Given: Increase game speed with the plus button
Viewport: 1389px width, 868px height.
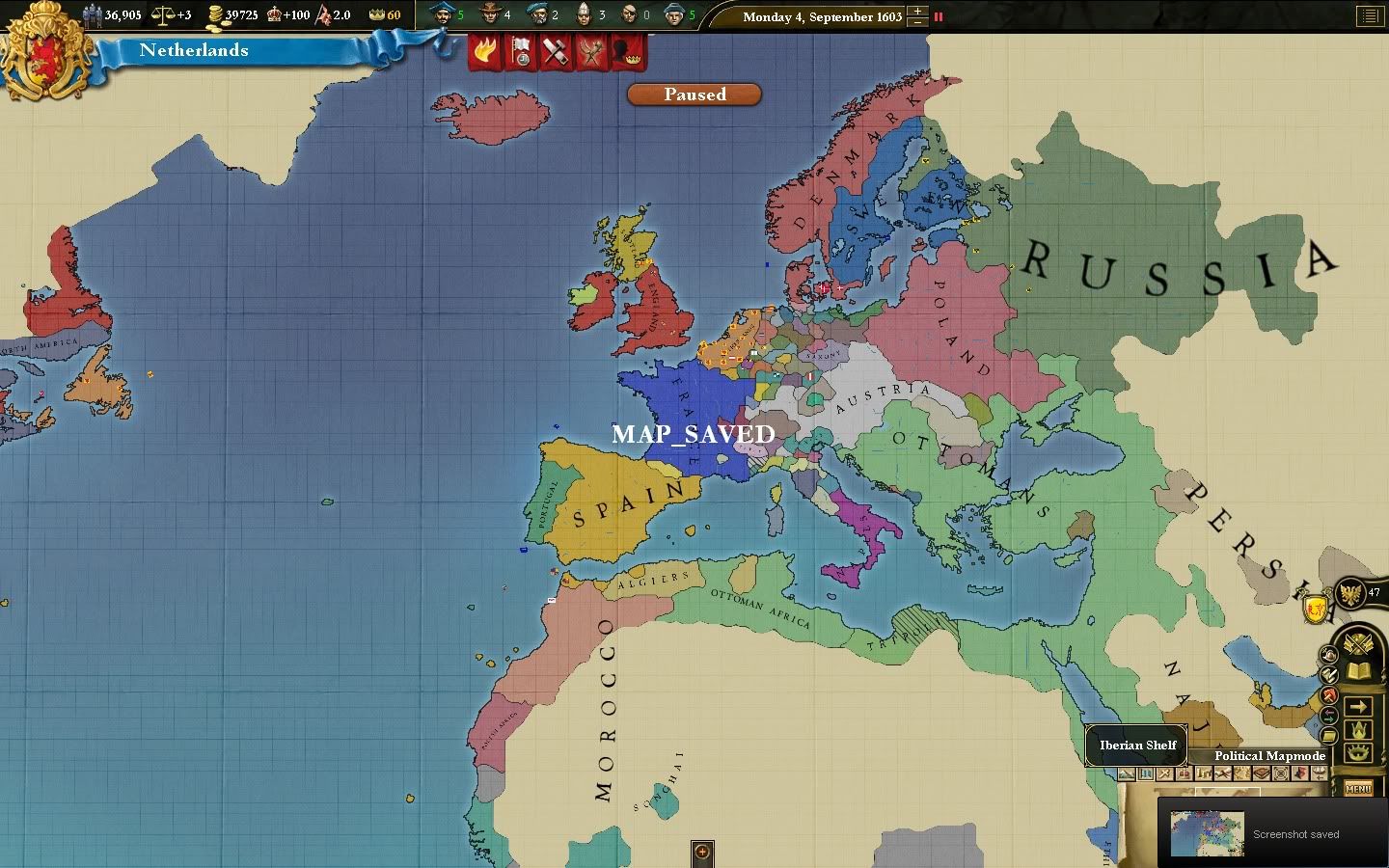Looking at the screenshot, I should tap(917, 11).
